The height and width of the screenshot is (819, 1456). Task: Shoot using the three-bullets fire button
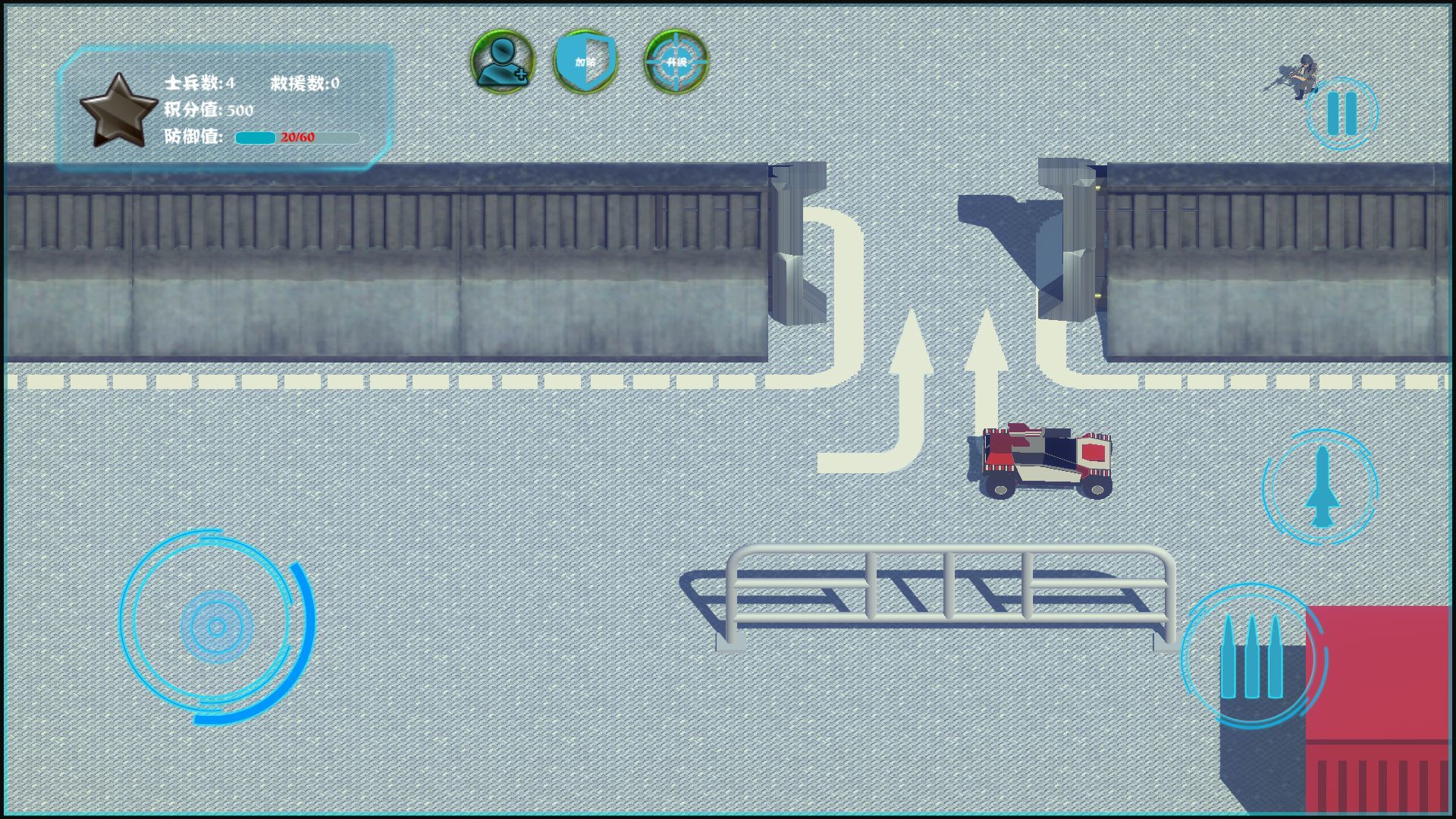coord(1251,657)
